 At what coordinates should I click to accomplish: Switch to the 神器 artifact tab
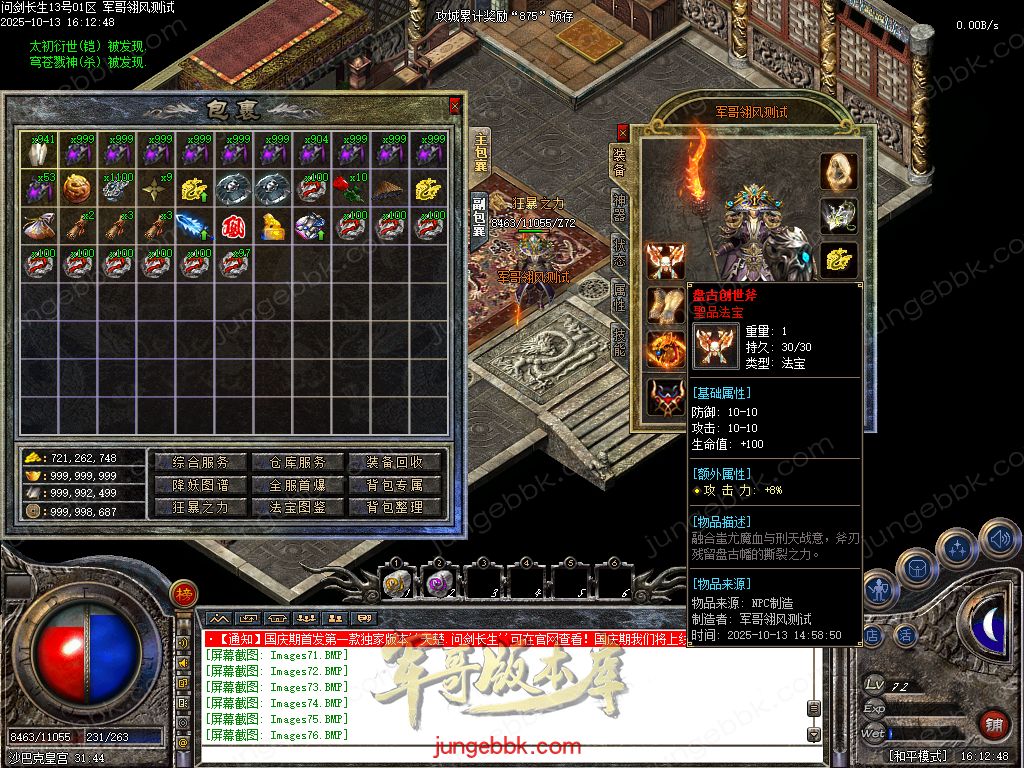coord(620,205)
